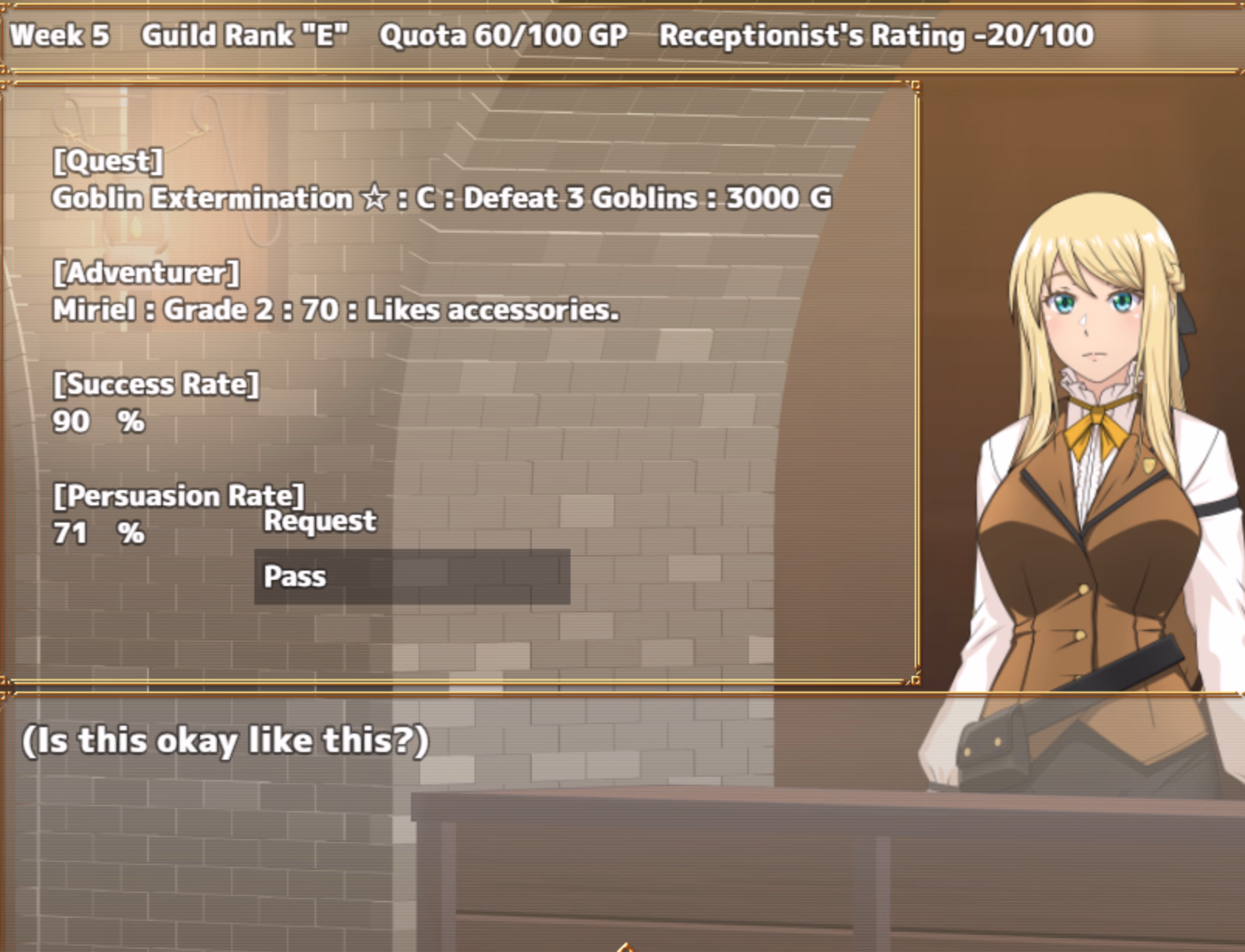Click the [Success Rate] section header
This screenshot has height=952, width=1245.
point(157,384)
